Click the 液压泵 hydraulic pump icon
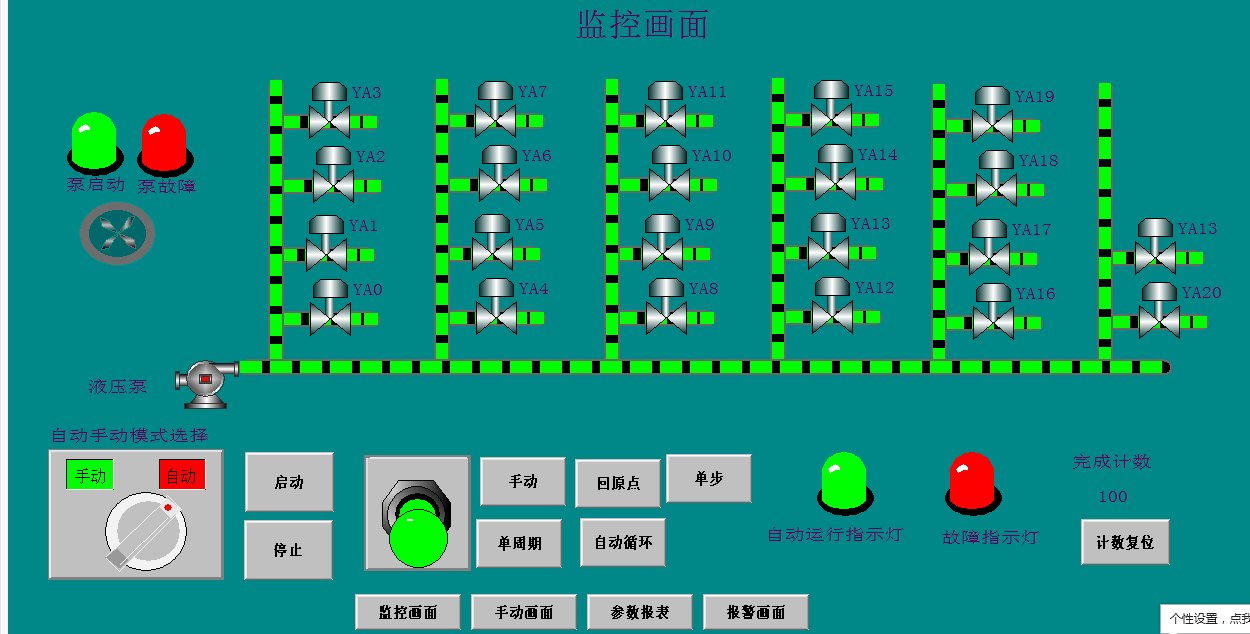1250x634 pixels. click(205, 381)
